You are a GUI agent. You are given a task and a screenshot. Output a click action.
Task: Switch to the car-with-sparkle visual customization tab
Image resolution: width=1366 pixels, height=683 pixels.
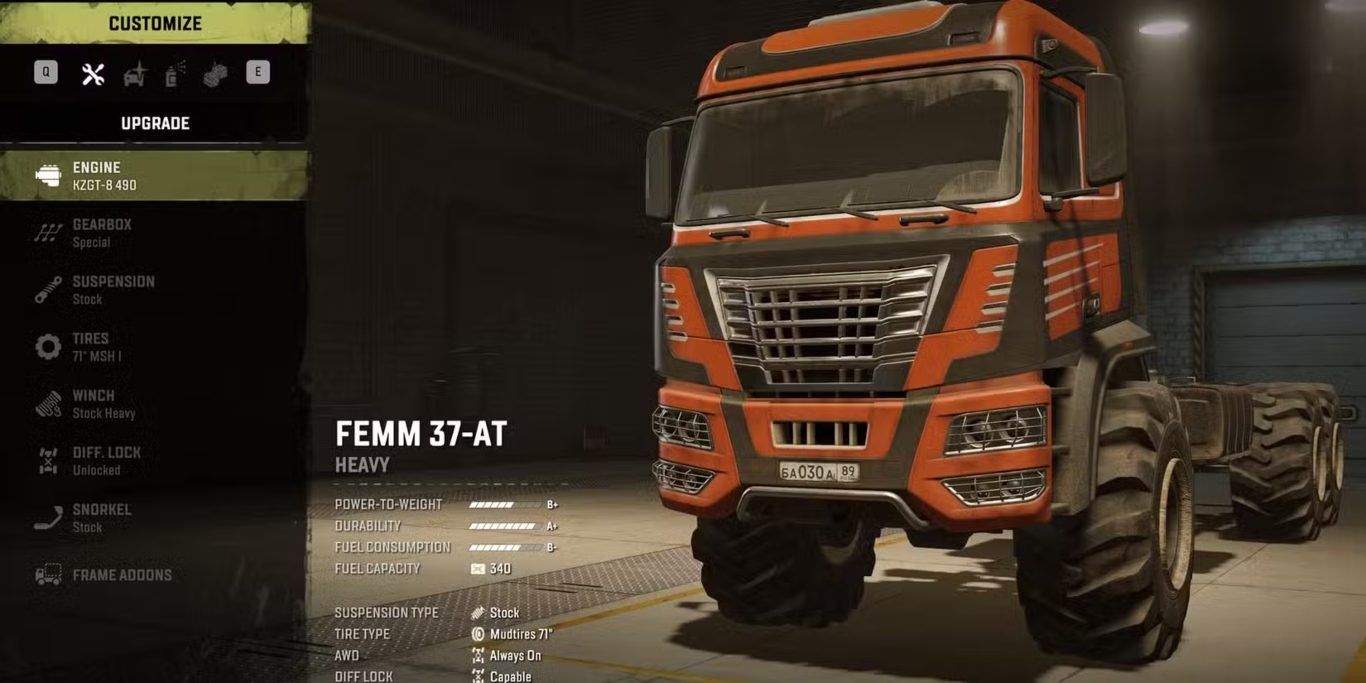pos(134,73)
